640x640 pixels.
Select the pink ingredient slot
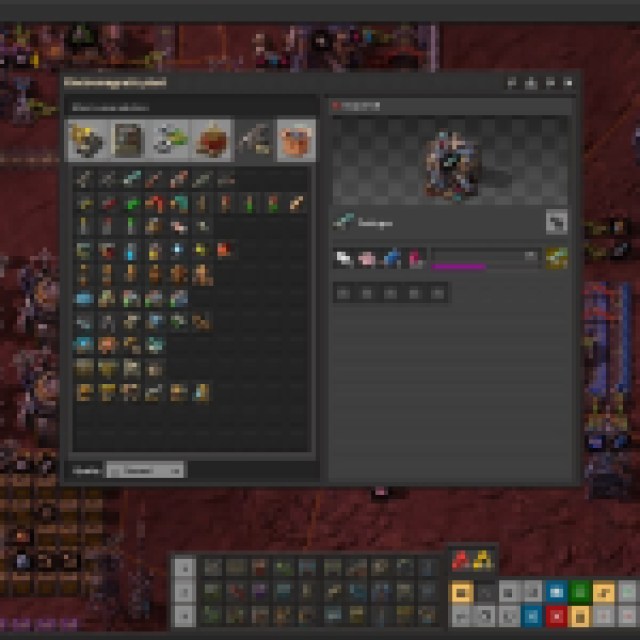click(x=365, y=259)
